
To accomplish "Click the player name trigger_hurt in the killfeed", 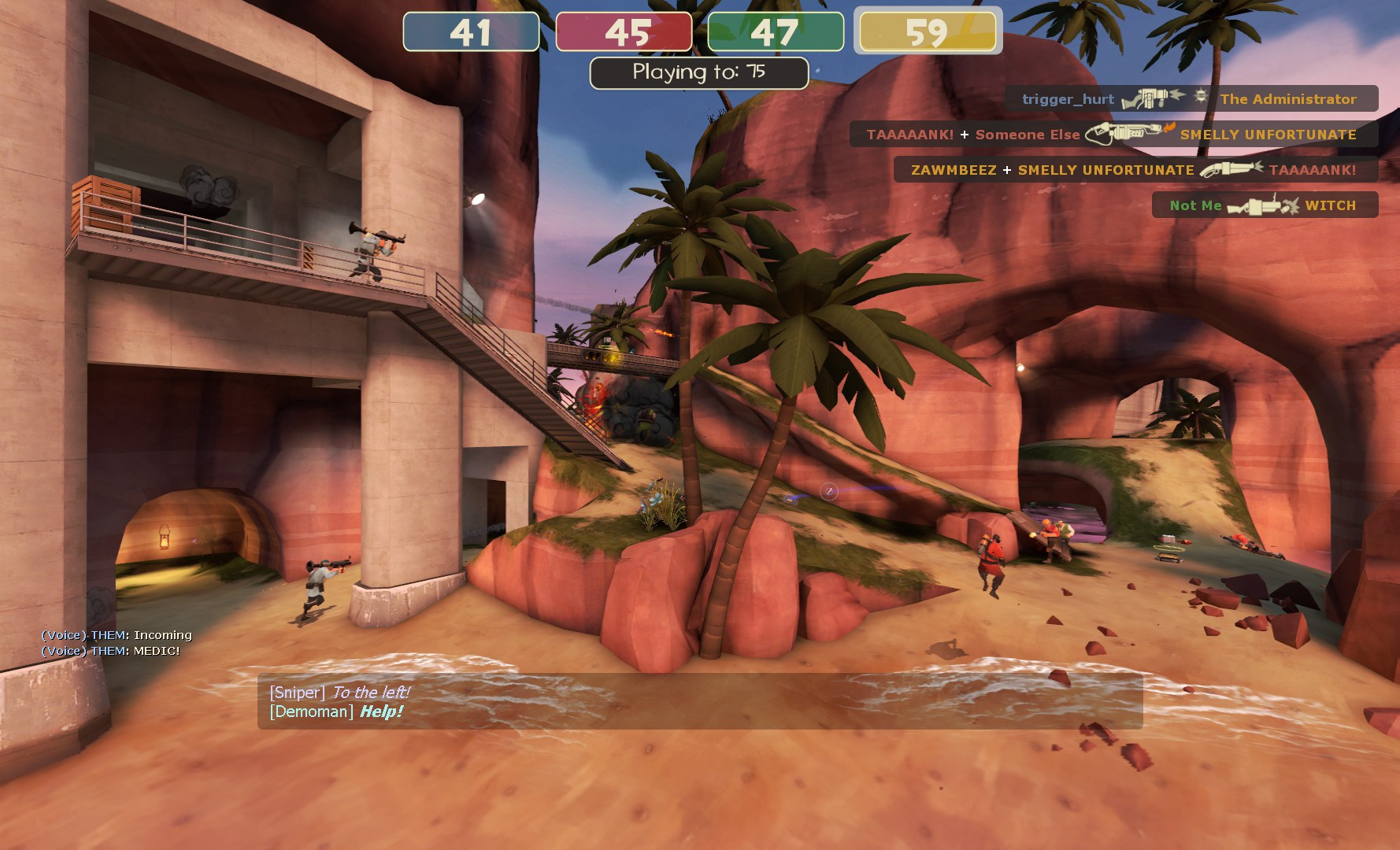I will pyautogui.click(x=1068, y=99).
